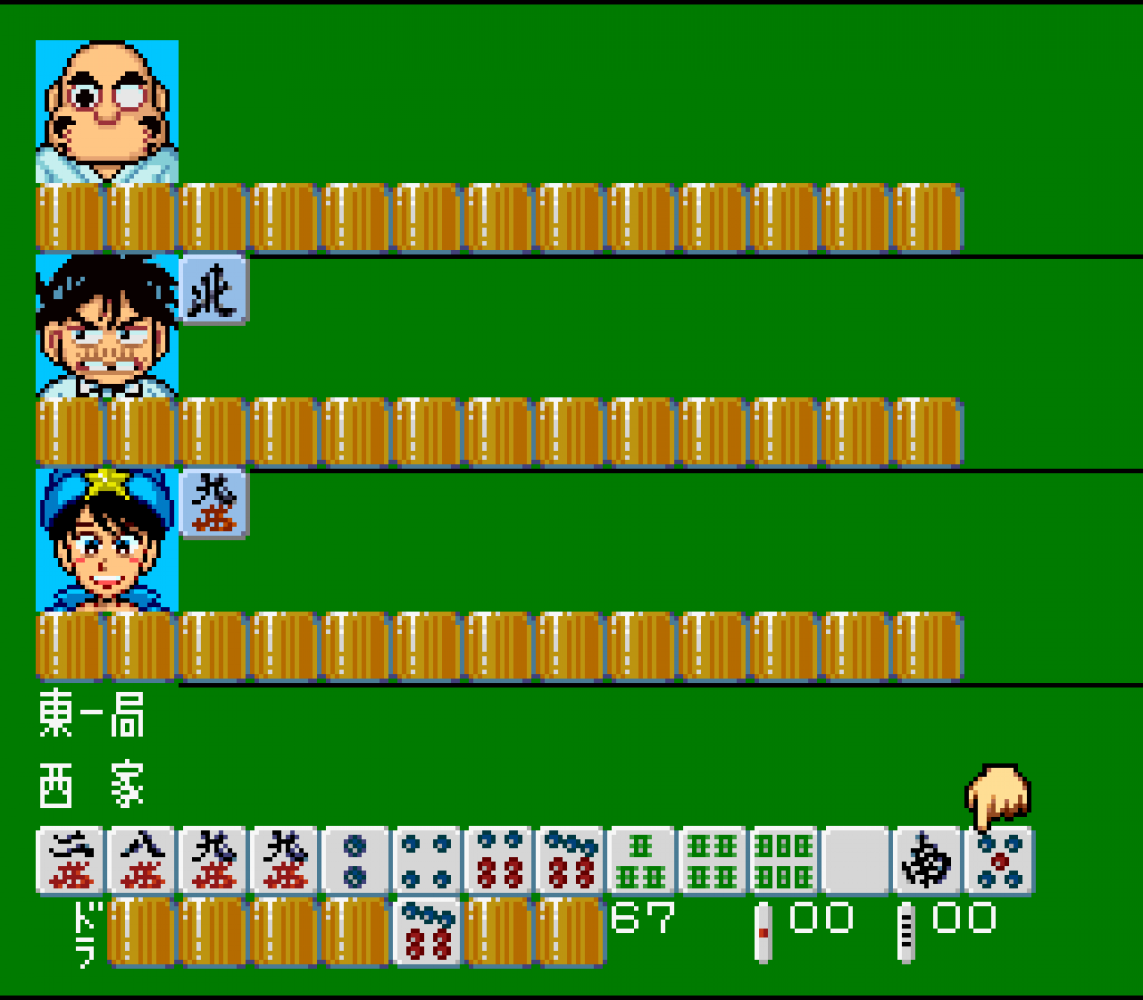Select the four of bamboo tile
The image size is (1143, 1000).
pyautogui.click(x=714, y=860)
